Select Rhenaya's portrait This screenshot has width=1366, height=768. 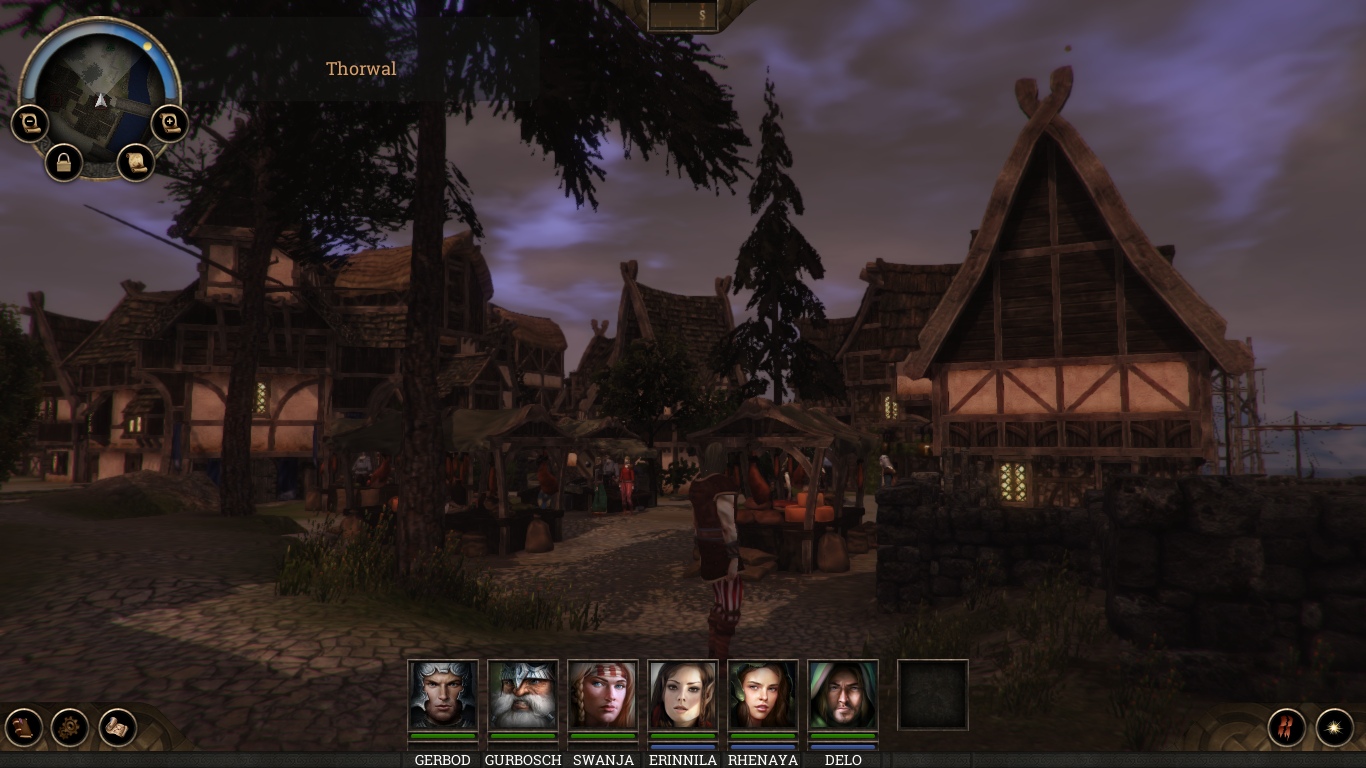pos(762,695)
